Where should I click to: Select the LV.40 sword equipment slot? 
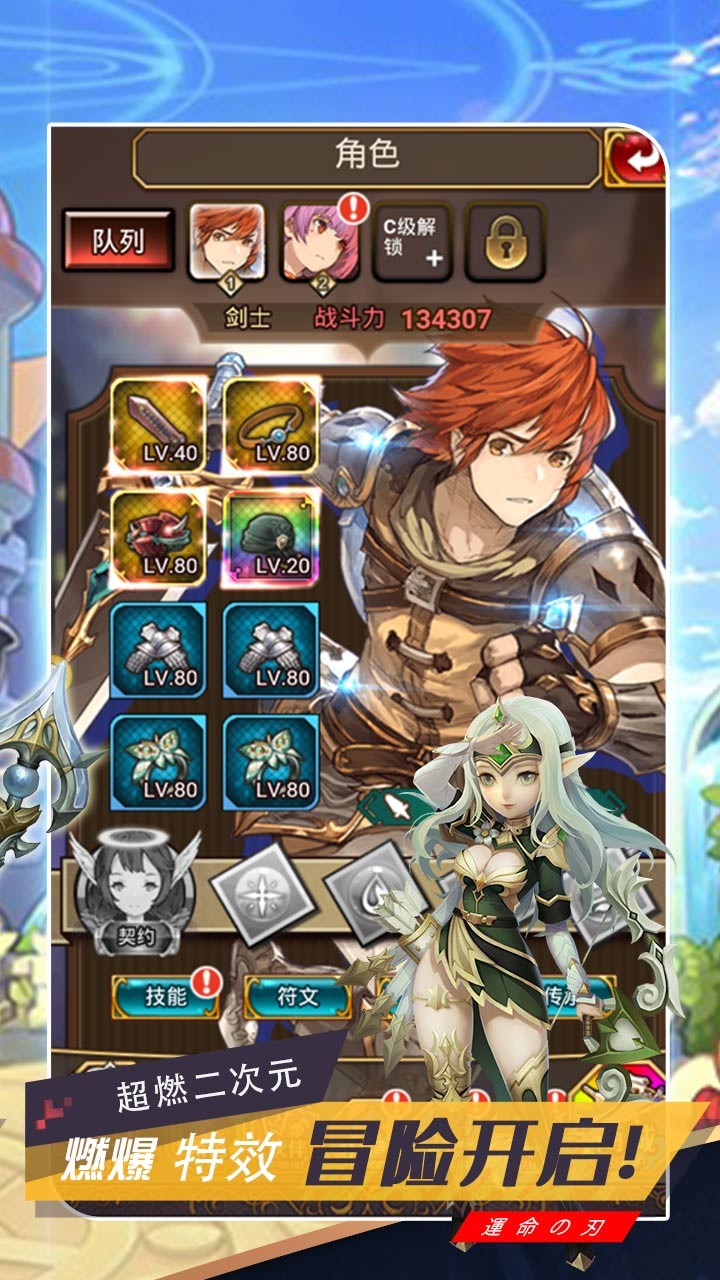pos(157,424)
